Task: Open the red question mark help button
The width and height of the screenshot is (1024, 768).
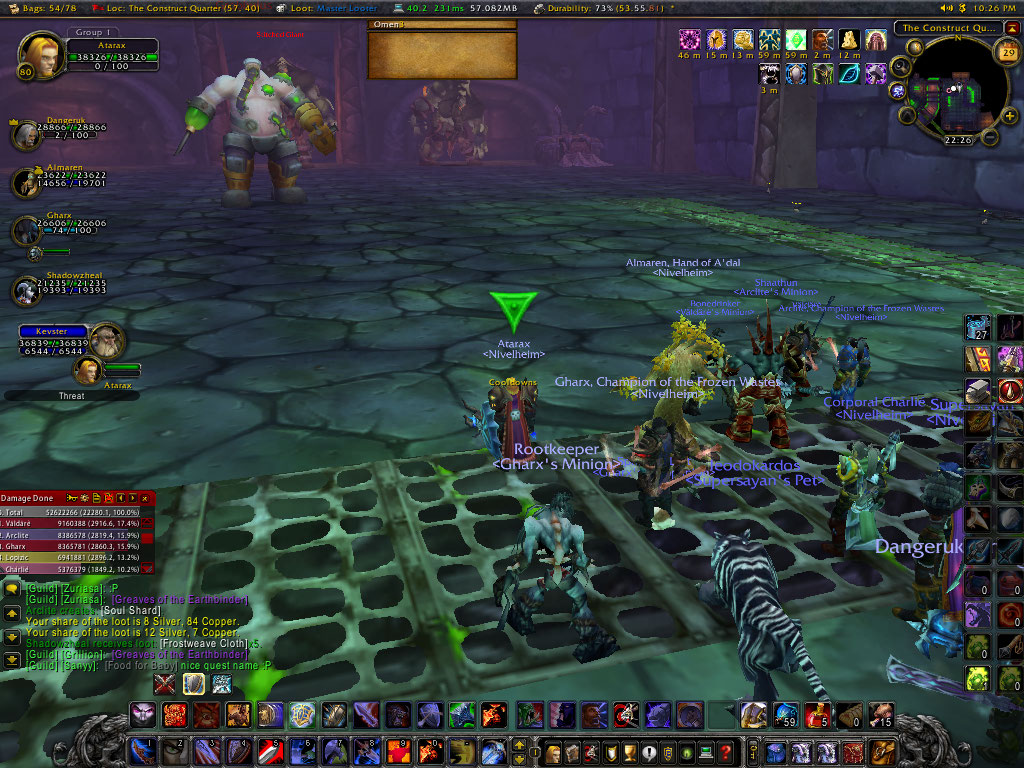Action: pyautogui.click(x=727, y=752)
